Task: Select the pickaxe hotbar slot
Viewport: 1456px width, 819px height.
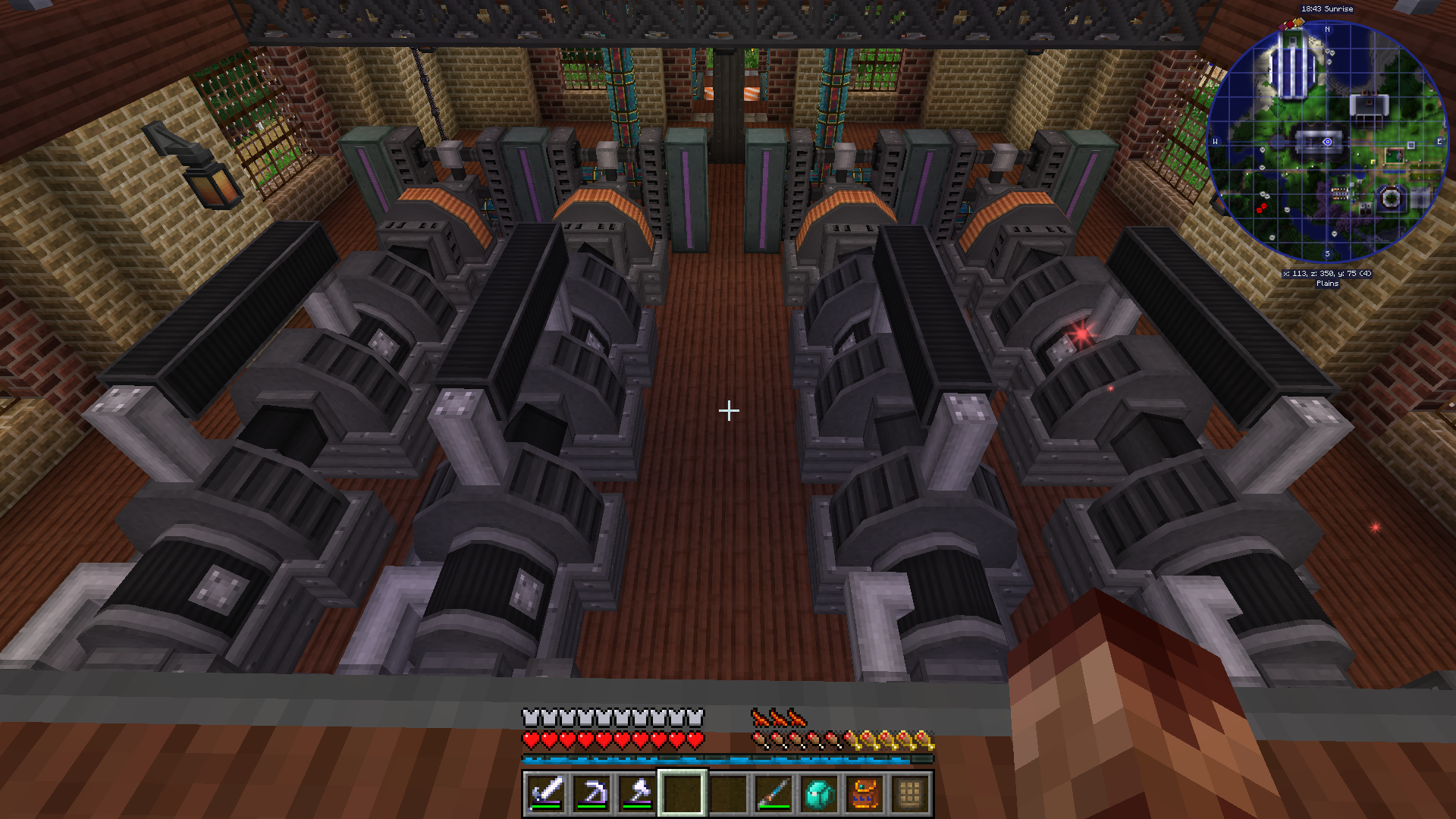Action: [591, 794]
